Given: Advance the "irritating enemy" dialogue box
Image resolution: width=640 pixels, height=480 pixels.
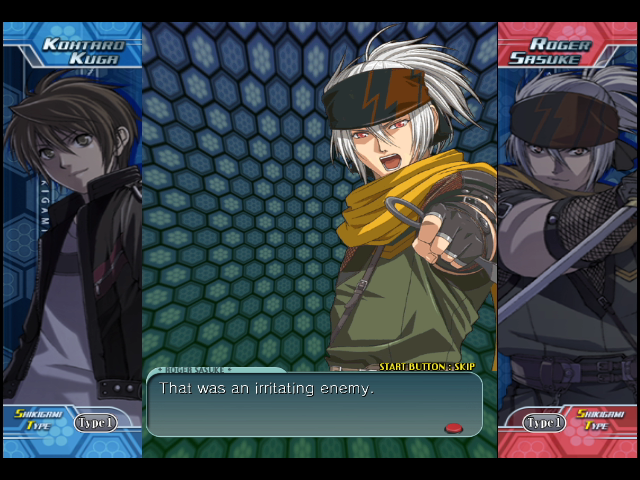Looking at the screenshot, I should click(x=314, y=404).
